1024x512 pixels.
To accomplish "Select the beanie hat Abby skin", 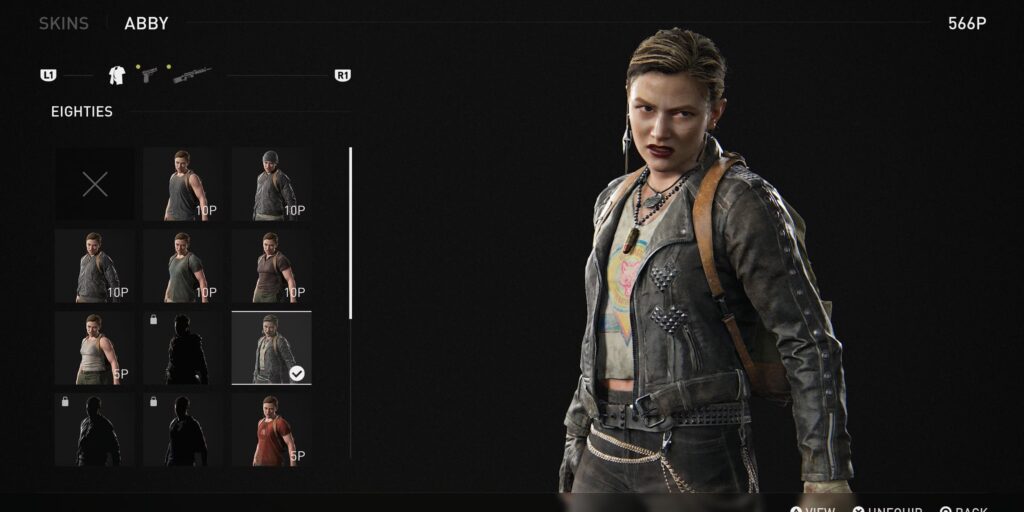I will point(271,184).
